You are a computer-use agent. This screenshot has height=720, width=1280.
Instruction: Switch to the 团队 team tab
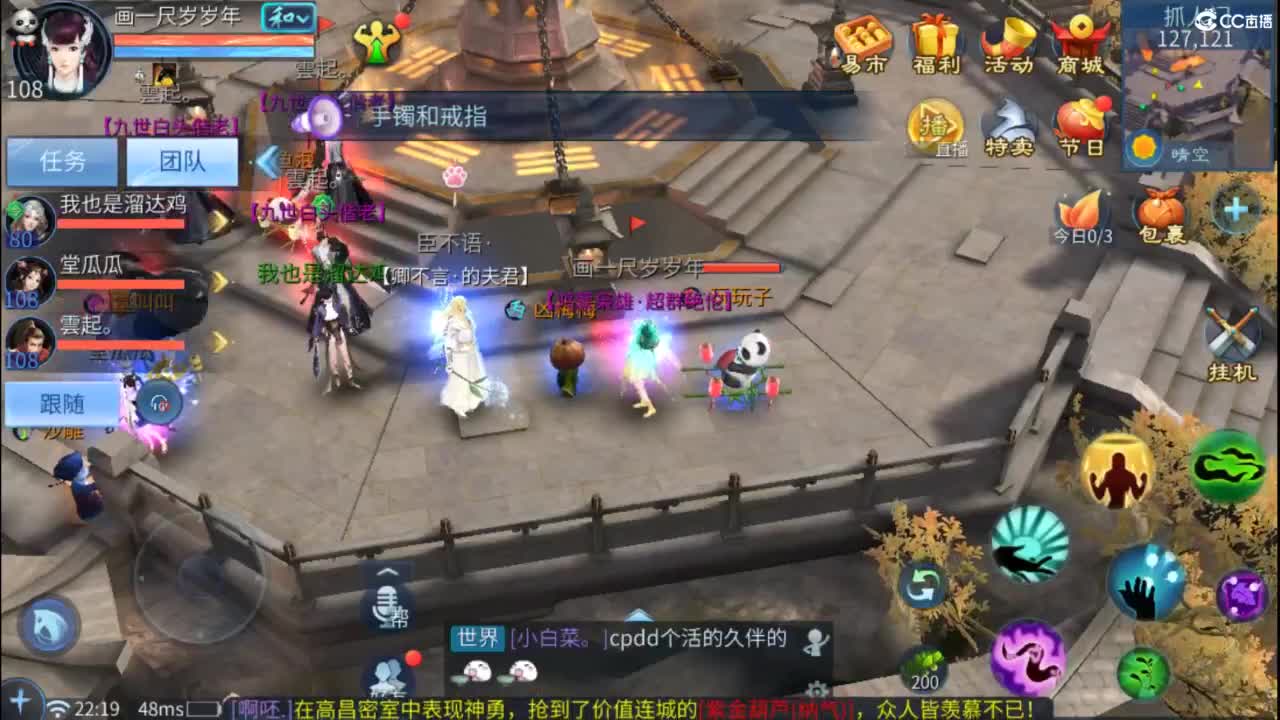tap(181, 162)
